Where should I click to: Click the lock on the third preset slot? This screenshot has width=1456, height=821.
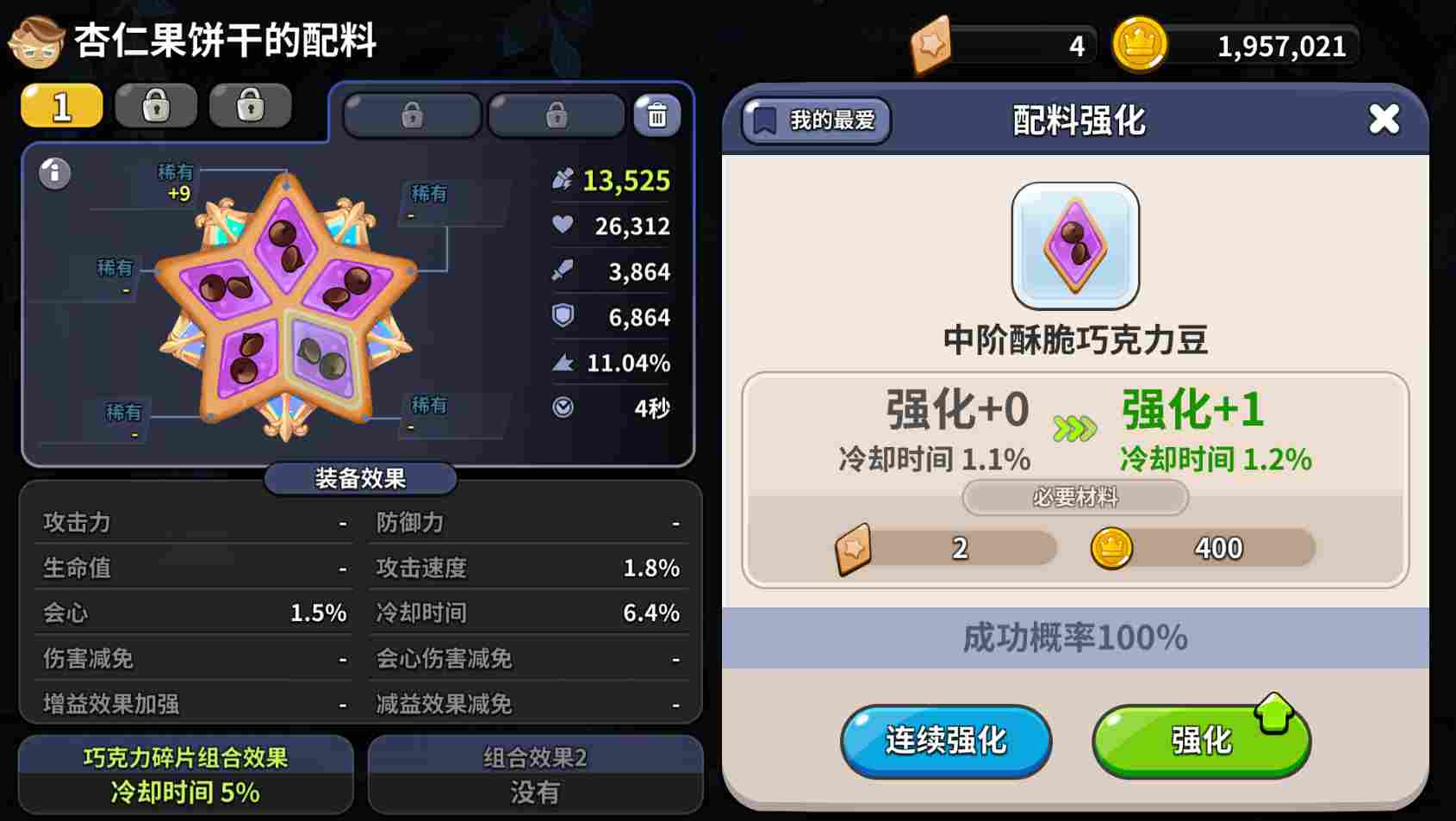[x=250, y=105]
